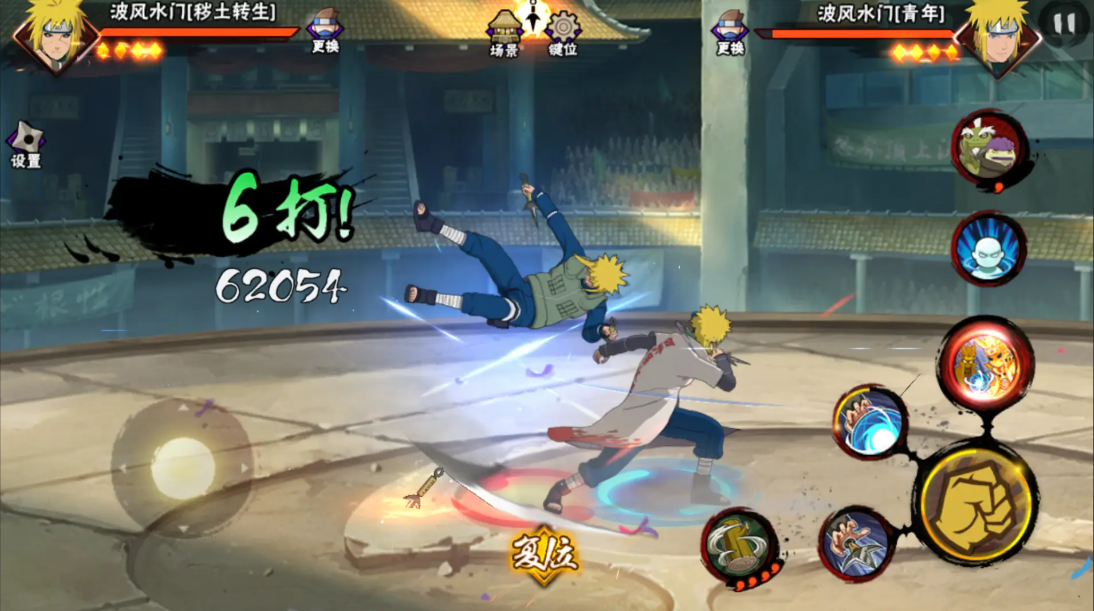Select the left Minato player portrait
Image resolution: width=1094 pixels, height=611 pixels.
coord(46,35)
